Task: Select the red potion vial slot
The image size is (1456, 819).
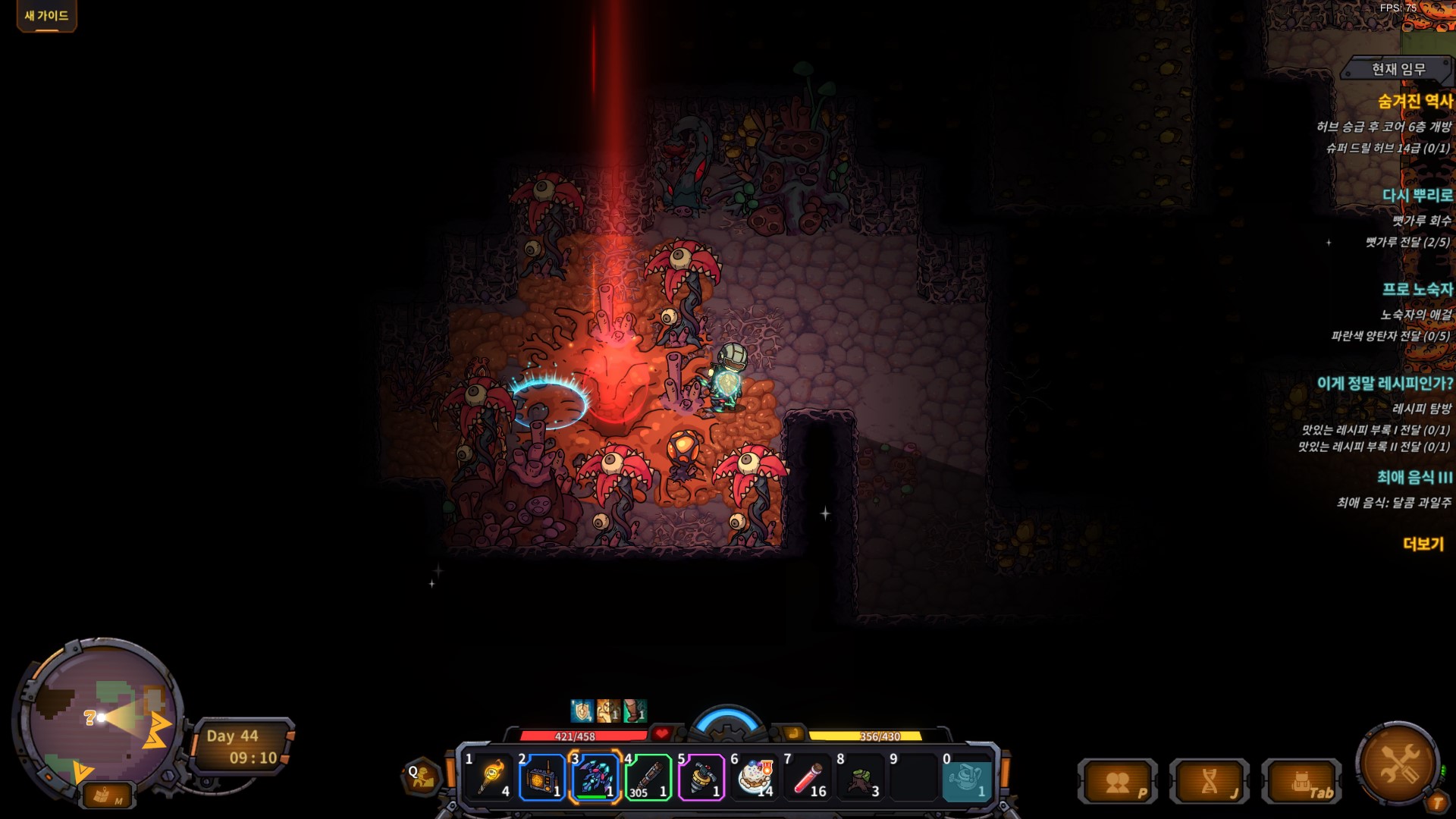Action: [808, 777]
